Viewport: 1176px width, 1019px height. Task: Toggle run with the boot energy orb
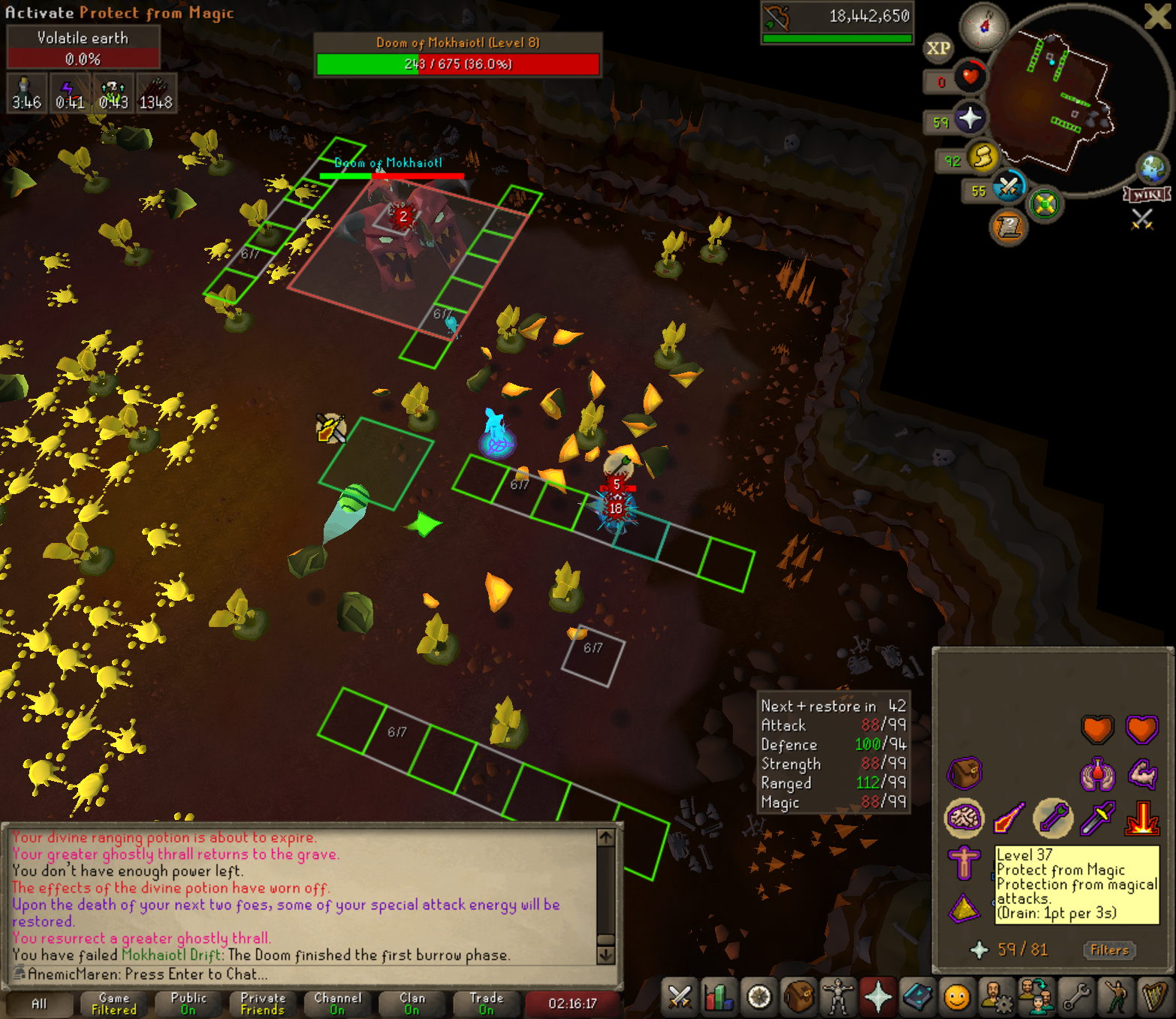click(x=982, y=158)
